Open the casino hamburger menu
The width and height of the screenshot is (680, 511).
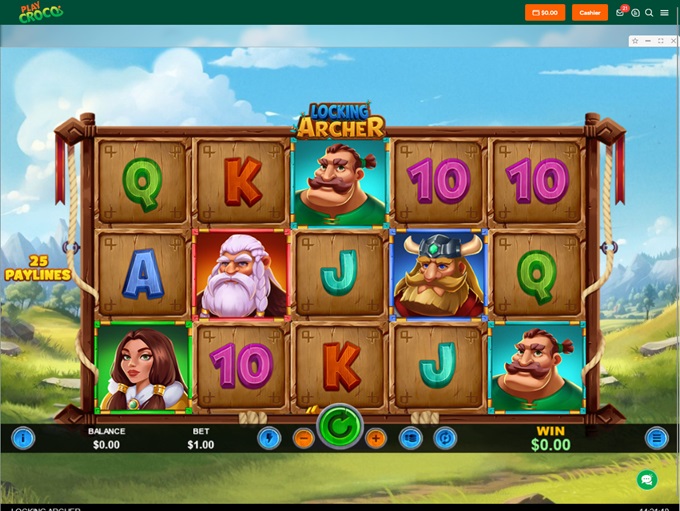click(x=664, y=13)
